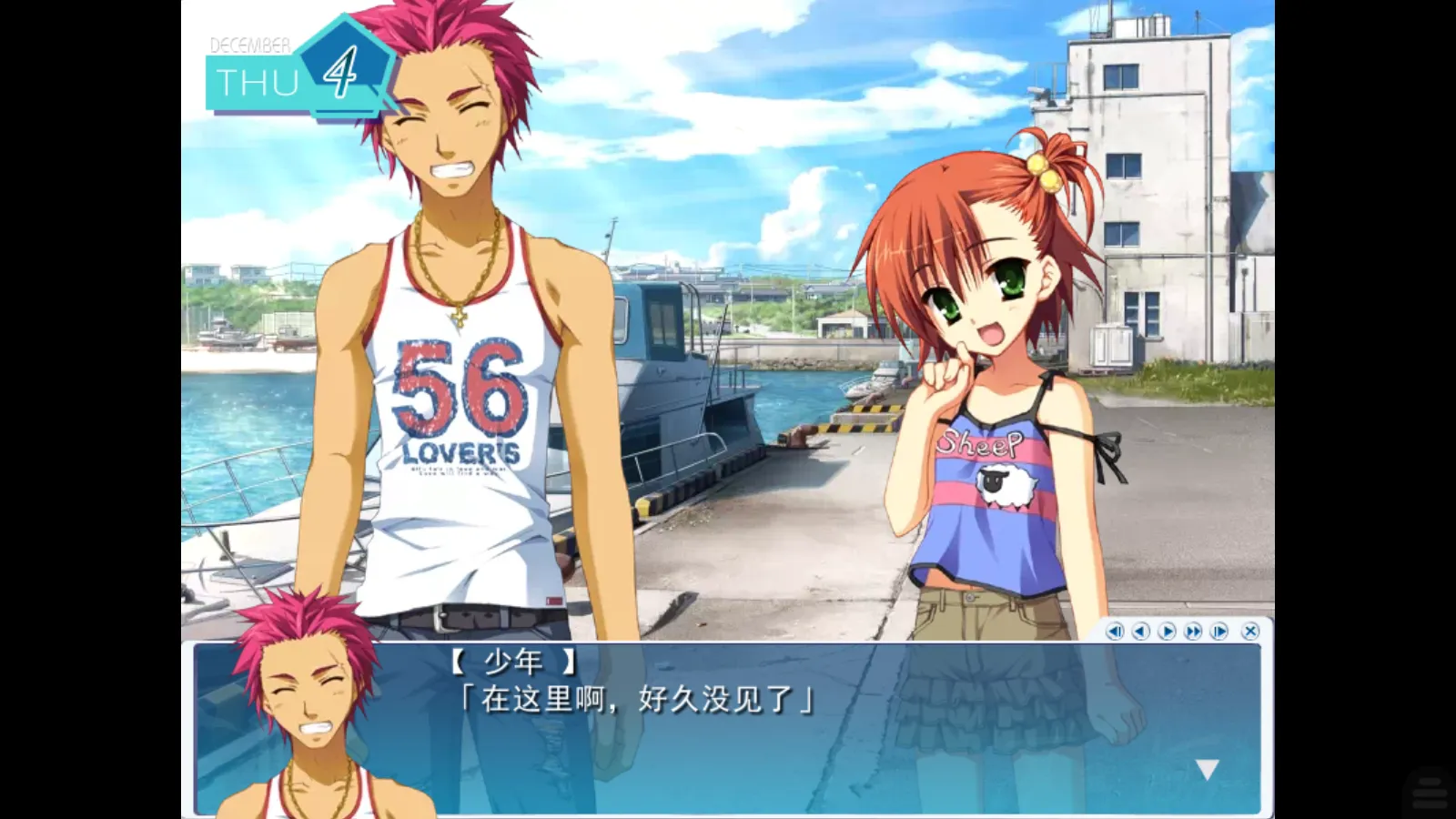Image resolution: width=1456 pixels, height=819 pixels.
Task: Advance the dialogue with the white triangle
Action: pyautogui.click(x=1208, y=770)
